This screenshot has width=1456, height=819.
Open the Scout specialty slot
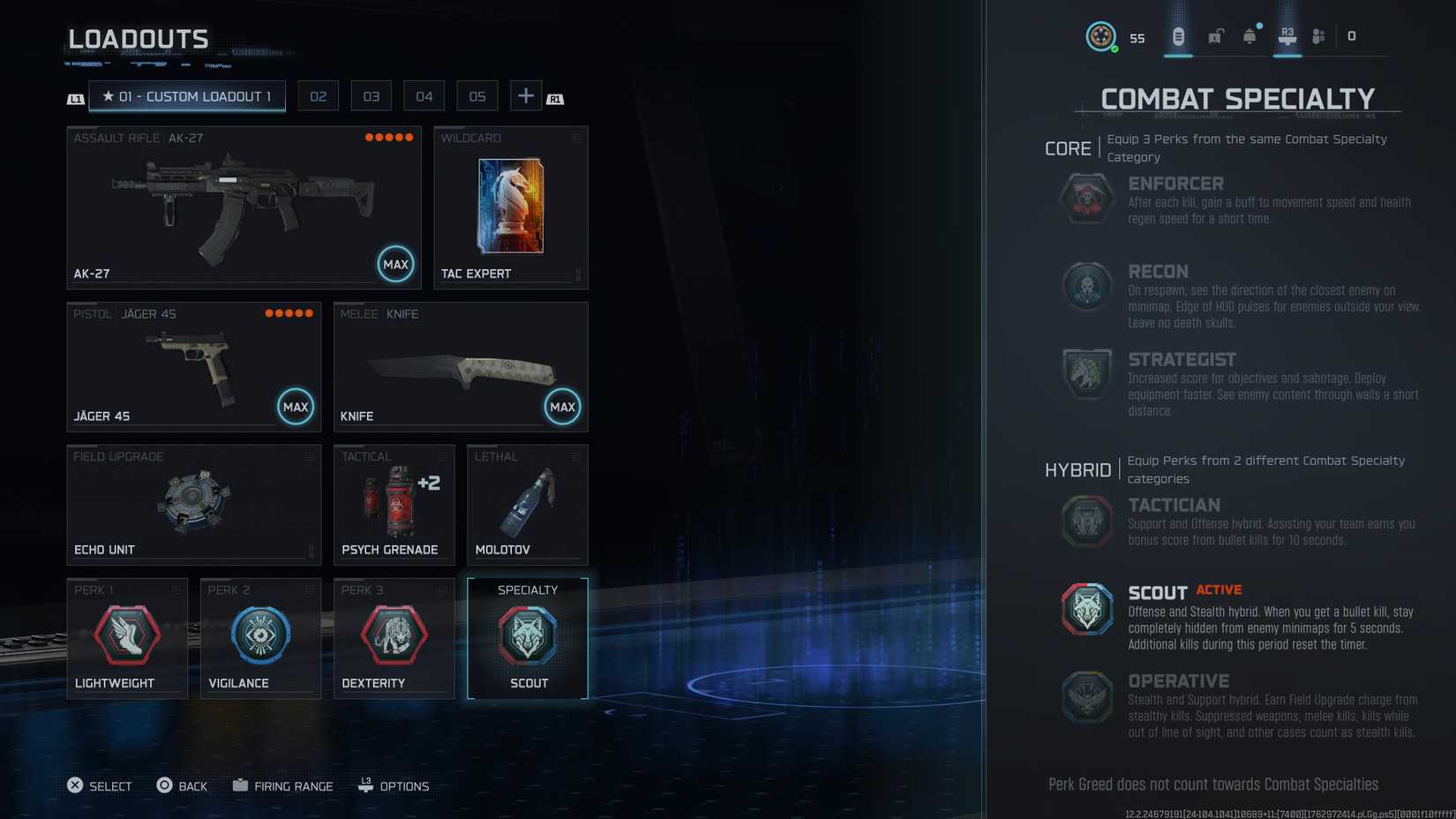[528, 638]
